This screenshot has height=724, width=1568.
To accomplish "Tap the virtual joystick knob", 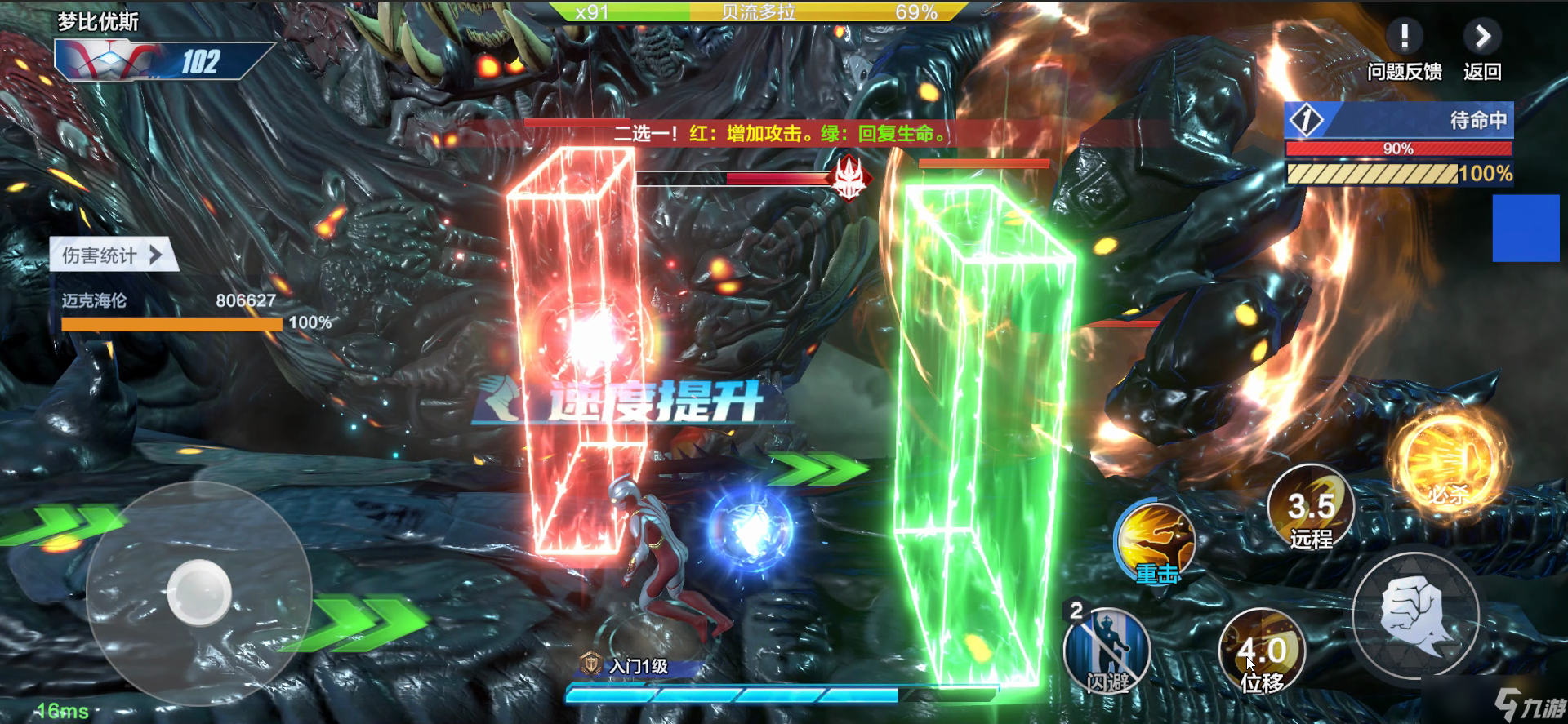I will 198,593.
